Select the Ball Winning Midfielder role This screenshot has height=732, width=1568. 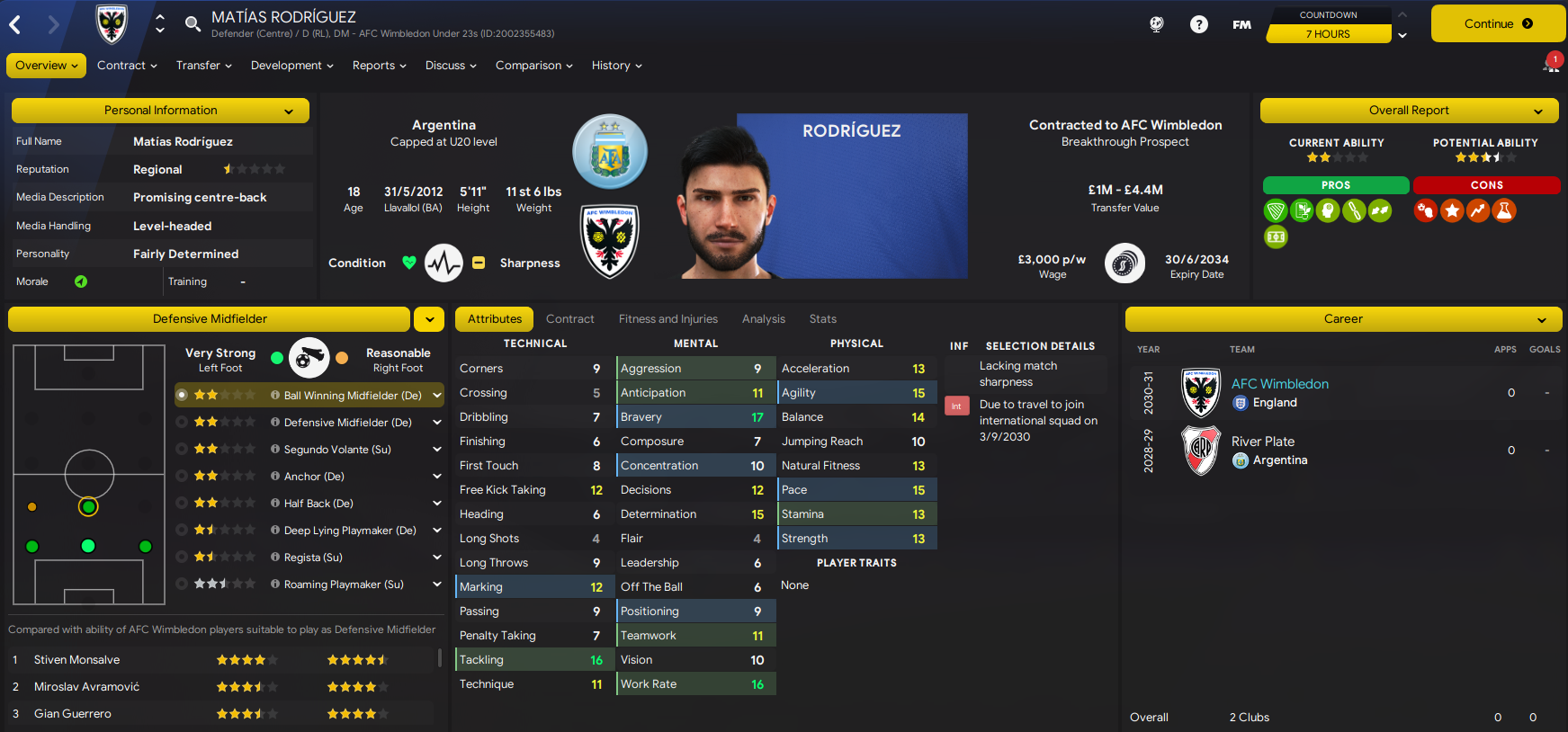coord(352,396)
